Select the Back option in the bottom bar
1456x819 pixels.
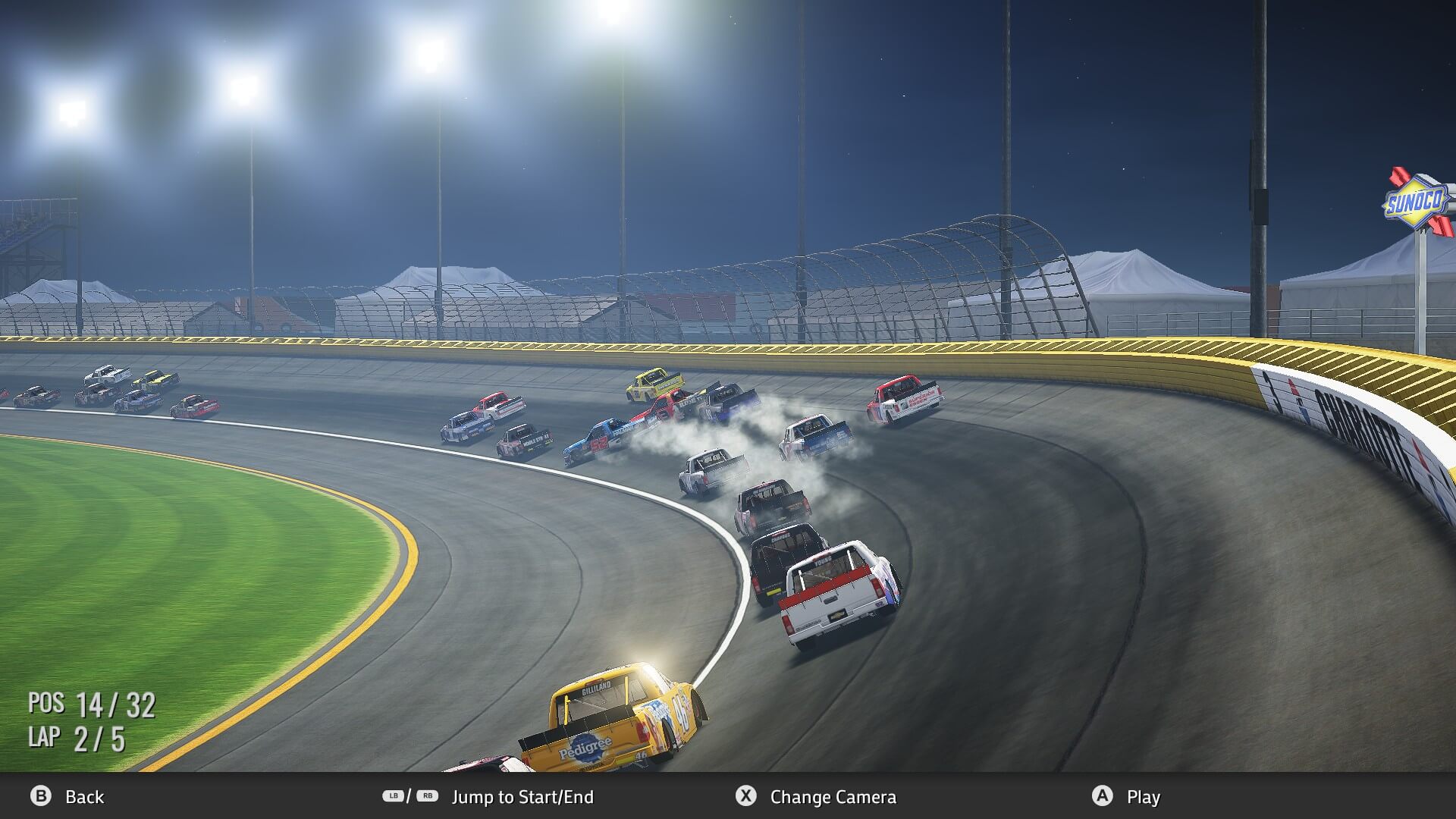(83, 797)
